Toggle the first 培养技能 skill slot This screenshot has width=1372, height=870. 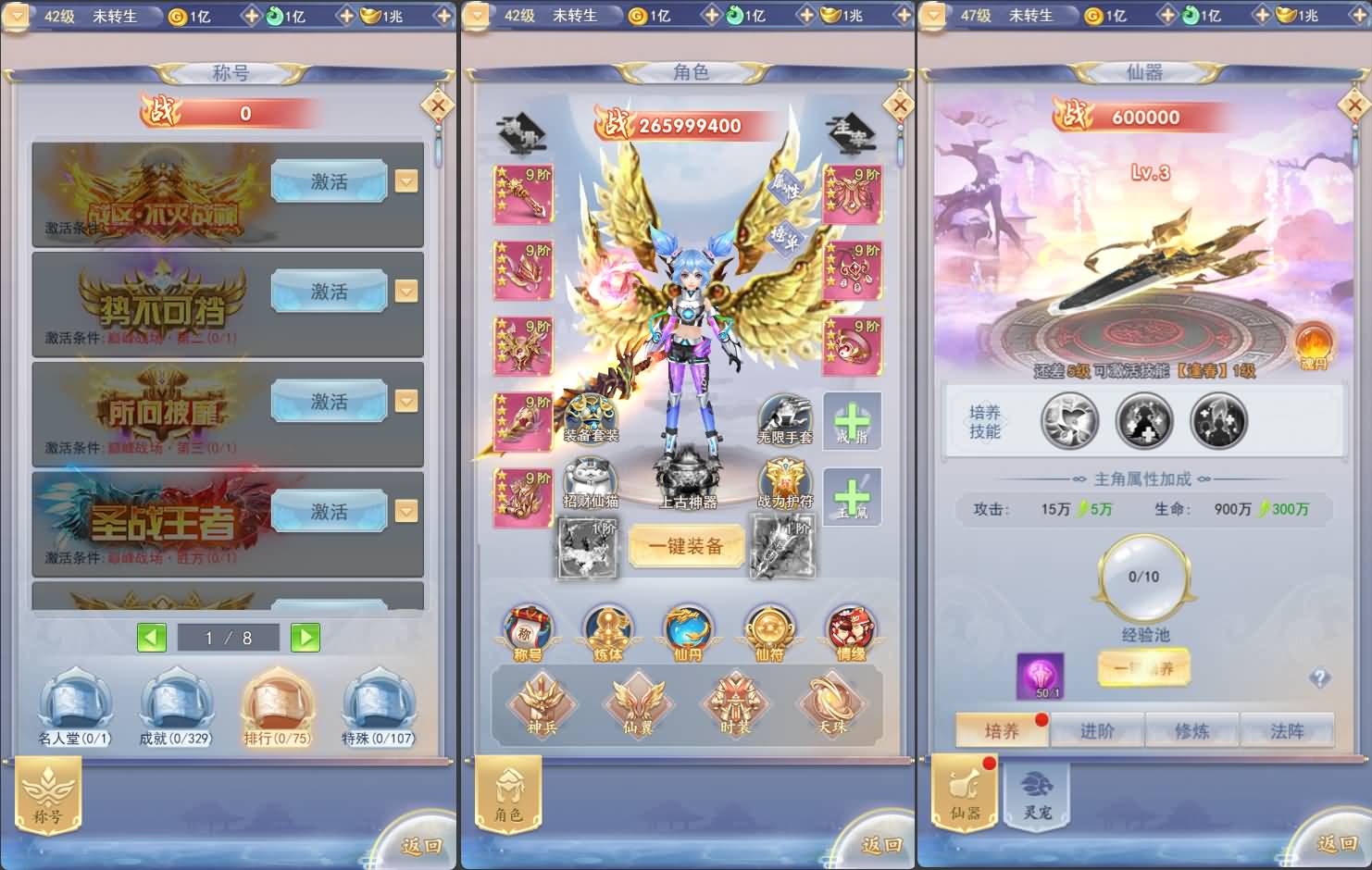[1071, 421]
